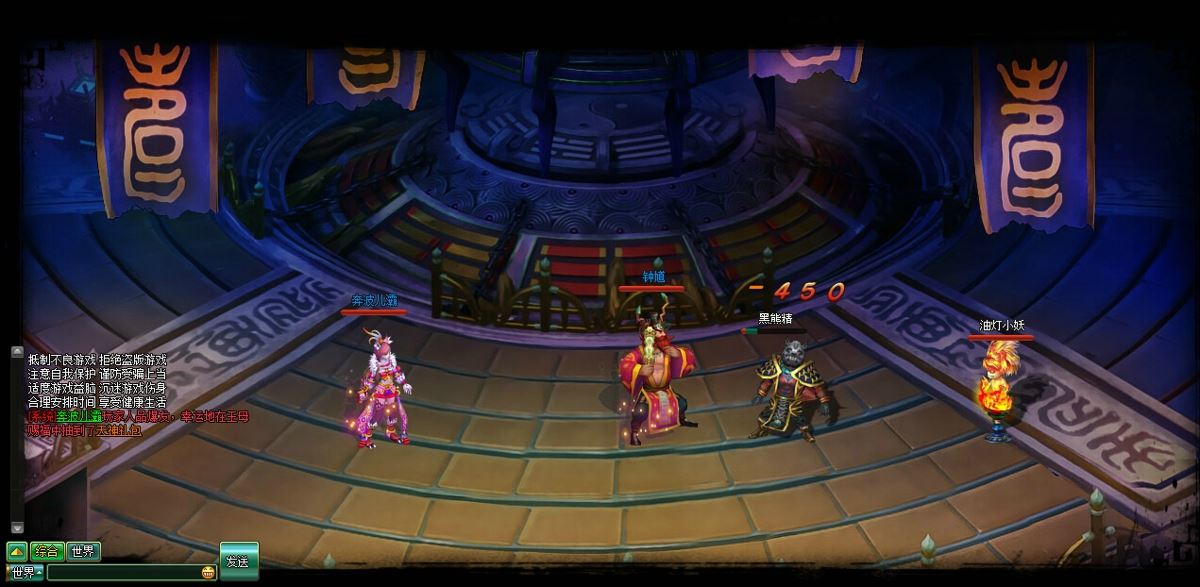This screenshot has width=1200, height=587.
Task: Click the chat scrollbar's up arrow
Action: tap(17, 352)
